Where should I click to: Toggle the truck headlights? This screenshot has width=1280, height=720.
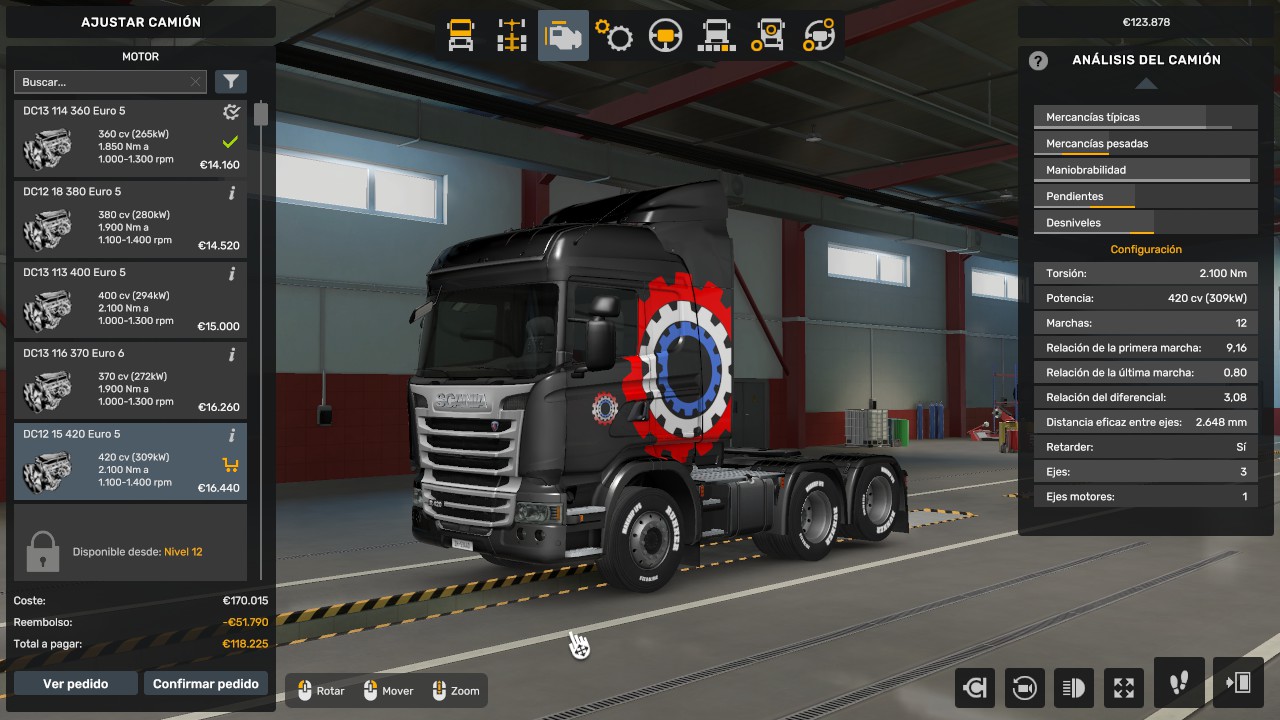1074,687
